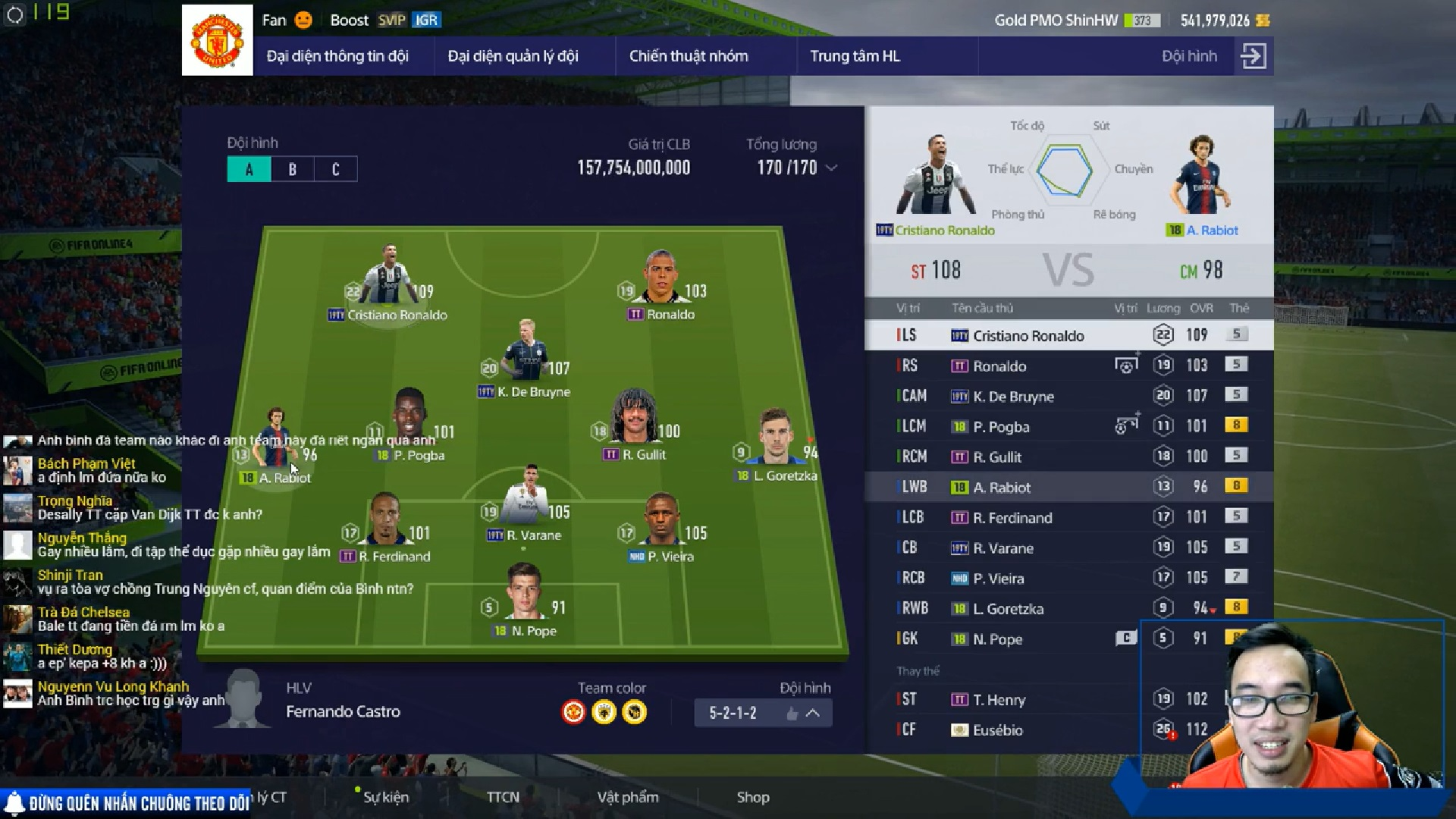Image resolution: width=1456 pixels, height=819 pixels.
Task: Switch to Đại diện quản lý đội tab
Action: (513, 56)
